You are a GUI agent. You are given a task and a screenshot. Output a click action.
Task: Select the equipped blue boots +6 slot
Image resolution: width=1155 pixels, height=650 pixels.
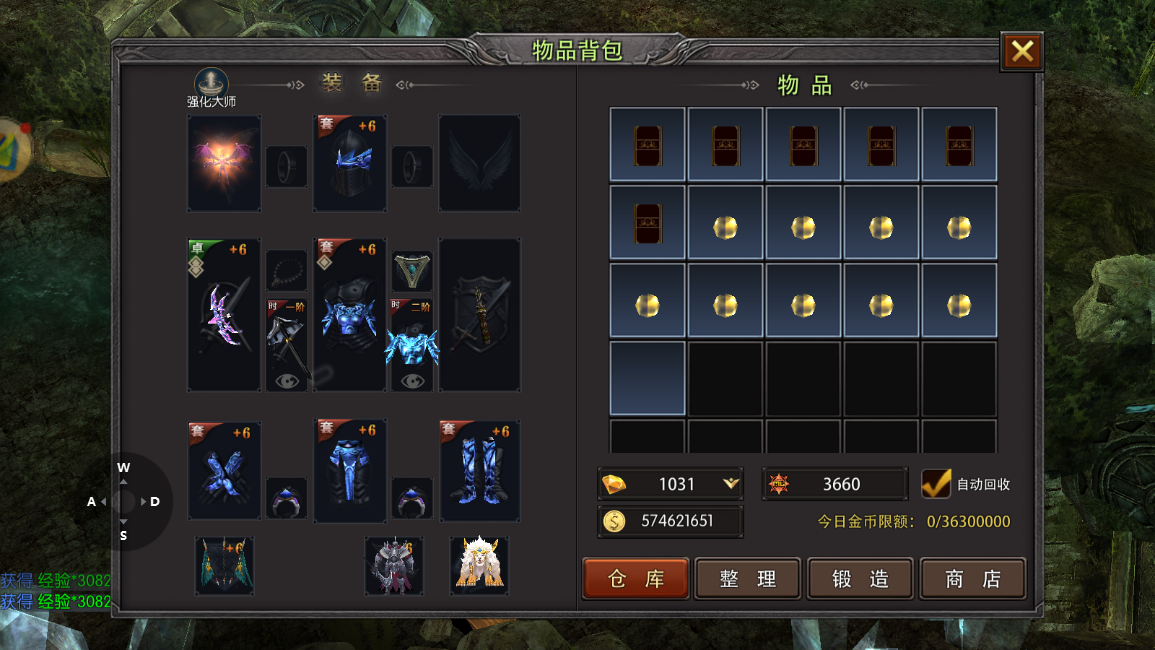(x=480, y=471)
